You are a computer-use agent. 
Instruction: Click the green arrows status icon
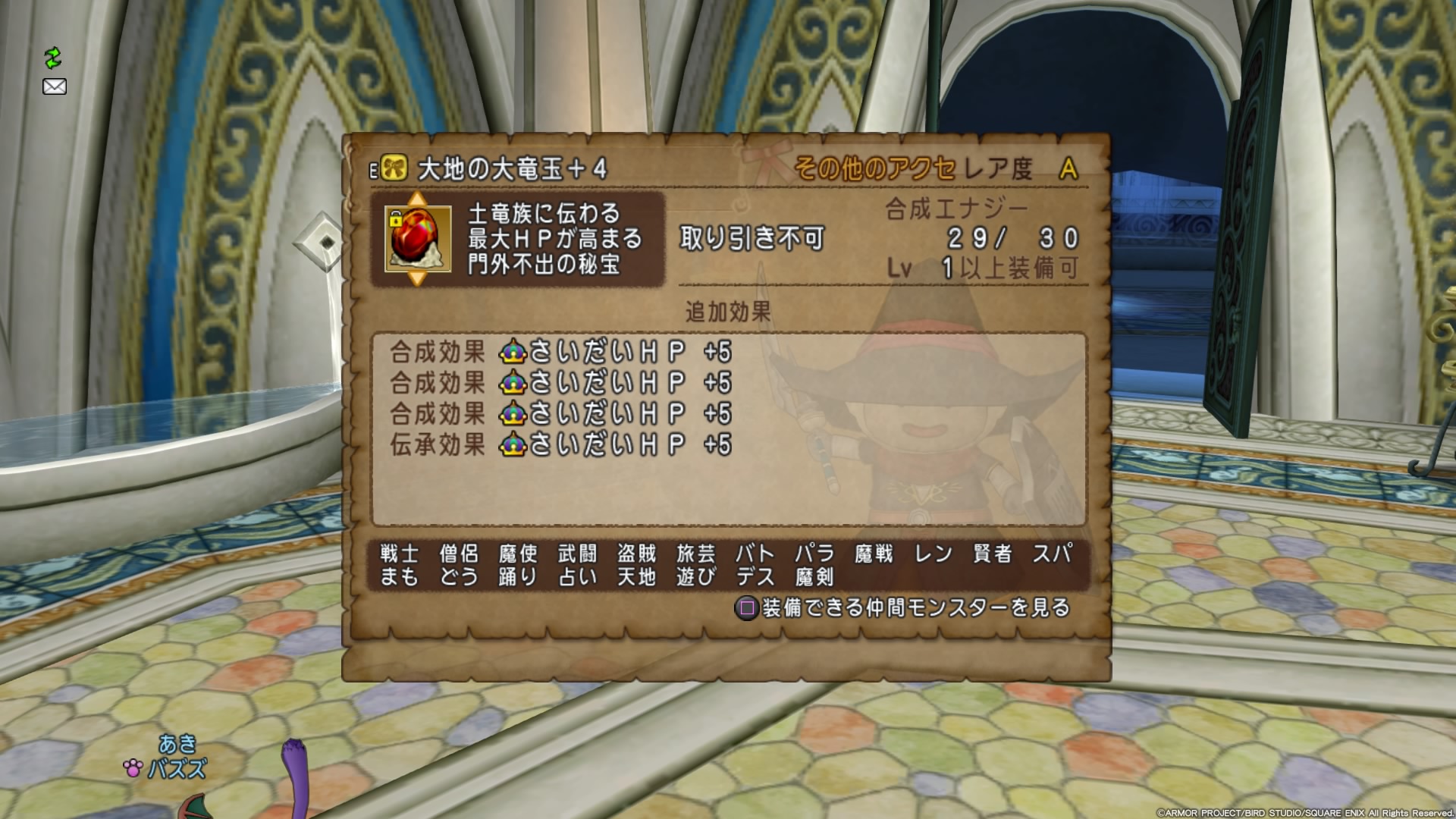52,58
